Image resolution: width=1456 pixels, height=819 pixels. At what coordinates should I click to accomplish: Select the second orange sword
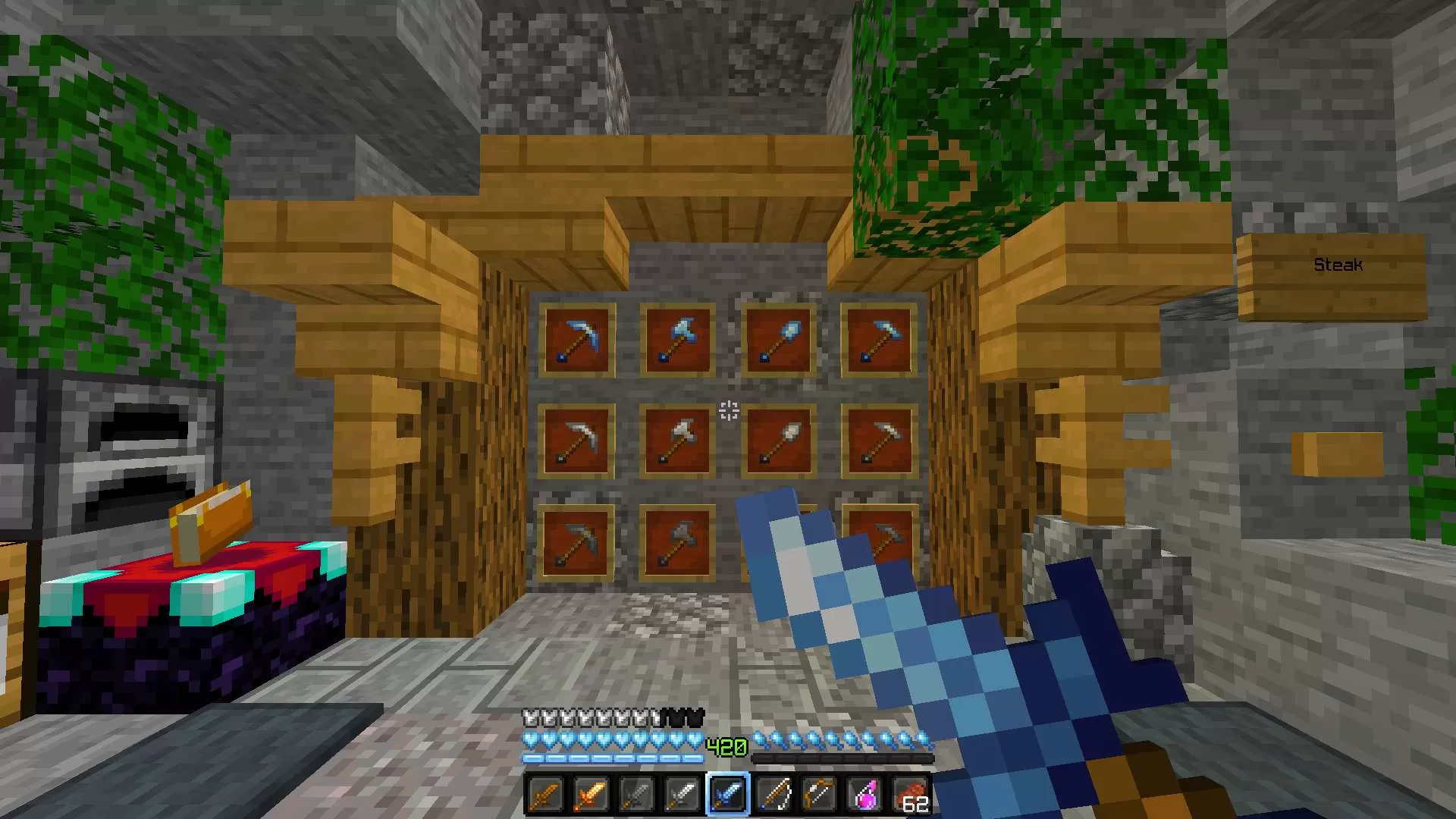(x=589, y=795)
